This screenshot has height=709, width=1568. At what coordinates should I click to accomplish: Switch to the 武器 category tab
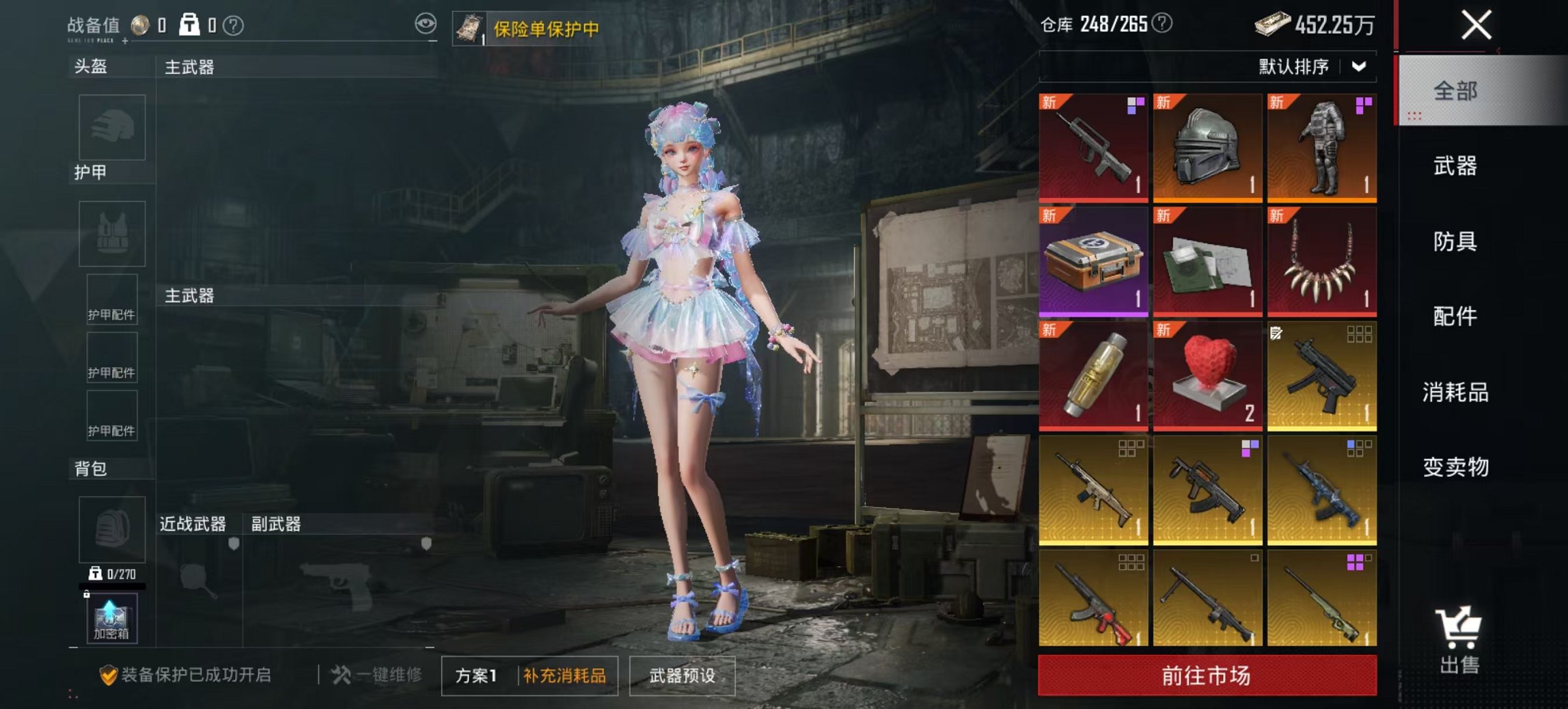click(x=1456, y=166)
